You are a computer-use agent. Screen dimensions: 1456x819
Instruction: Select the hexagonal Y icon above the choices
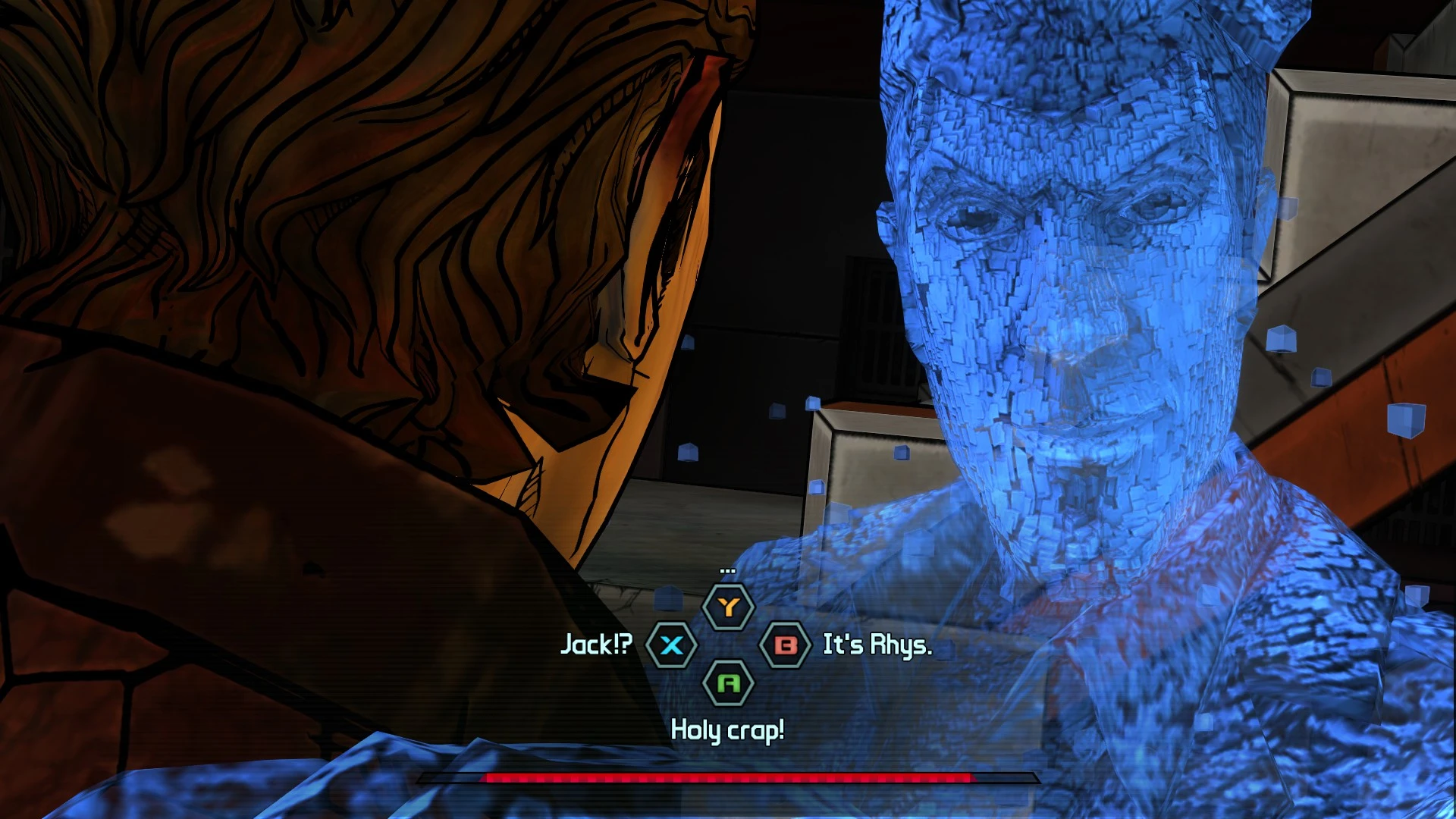(x=729, y=607)
